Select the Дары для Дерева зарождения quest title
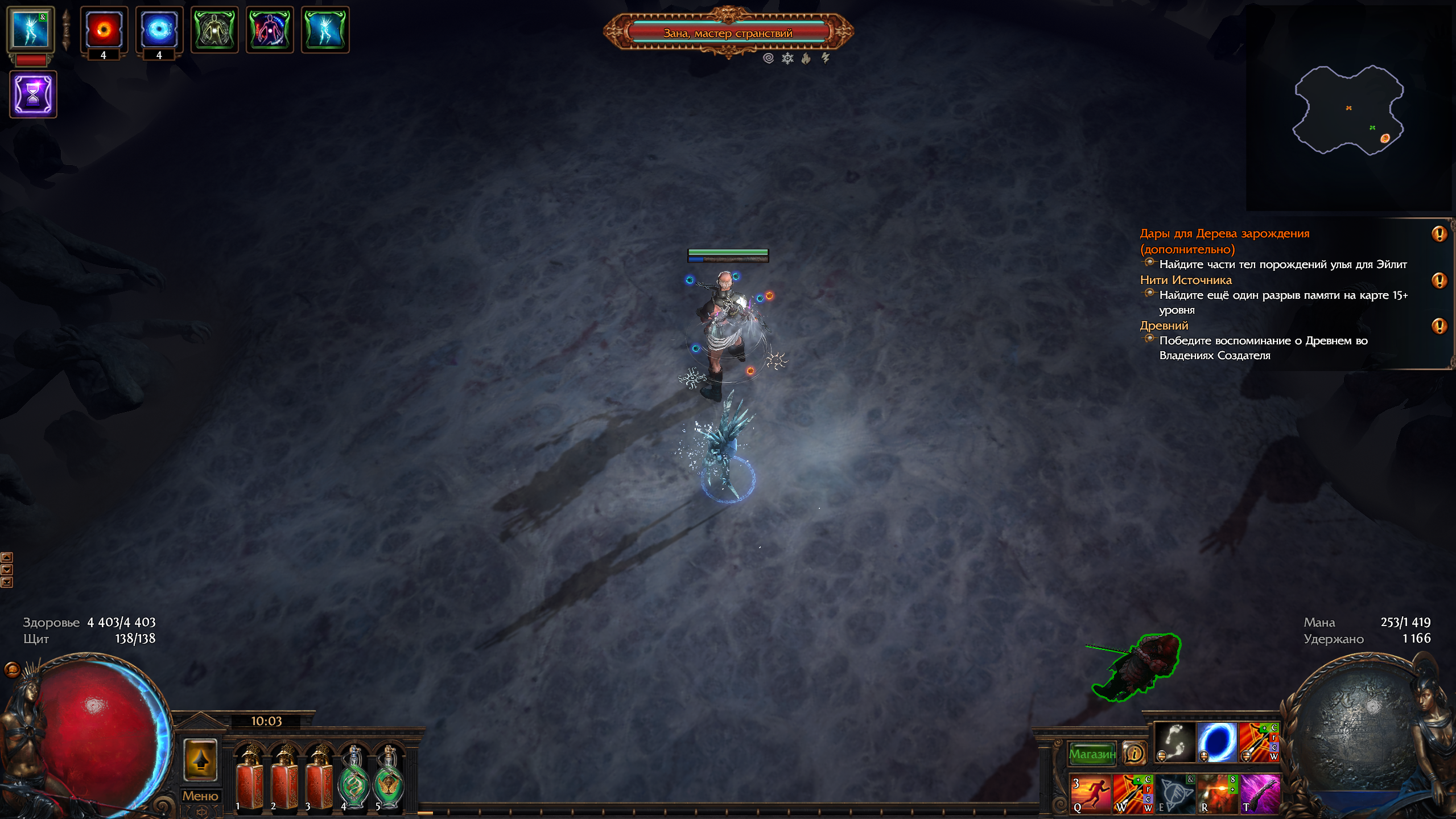 coord(1224,234)
